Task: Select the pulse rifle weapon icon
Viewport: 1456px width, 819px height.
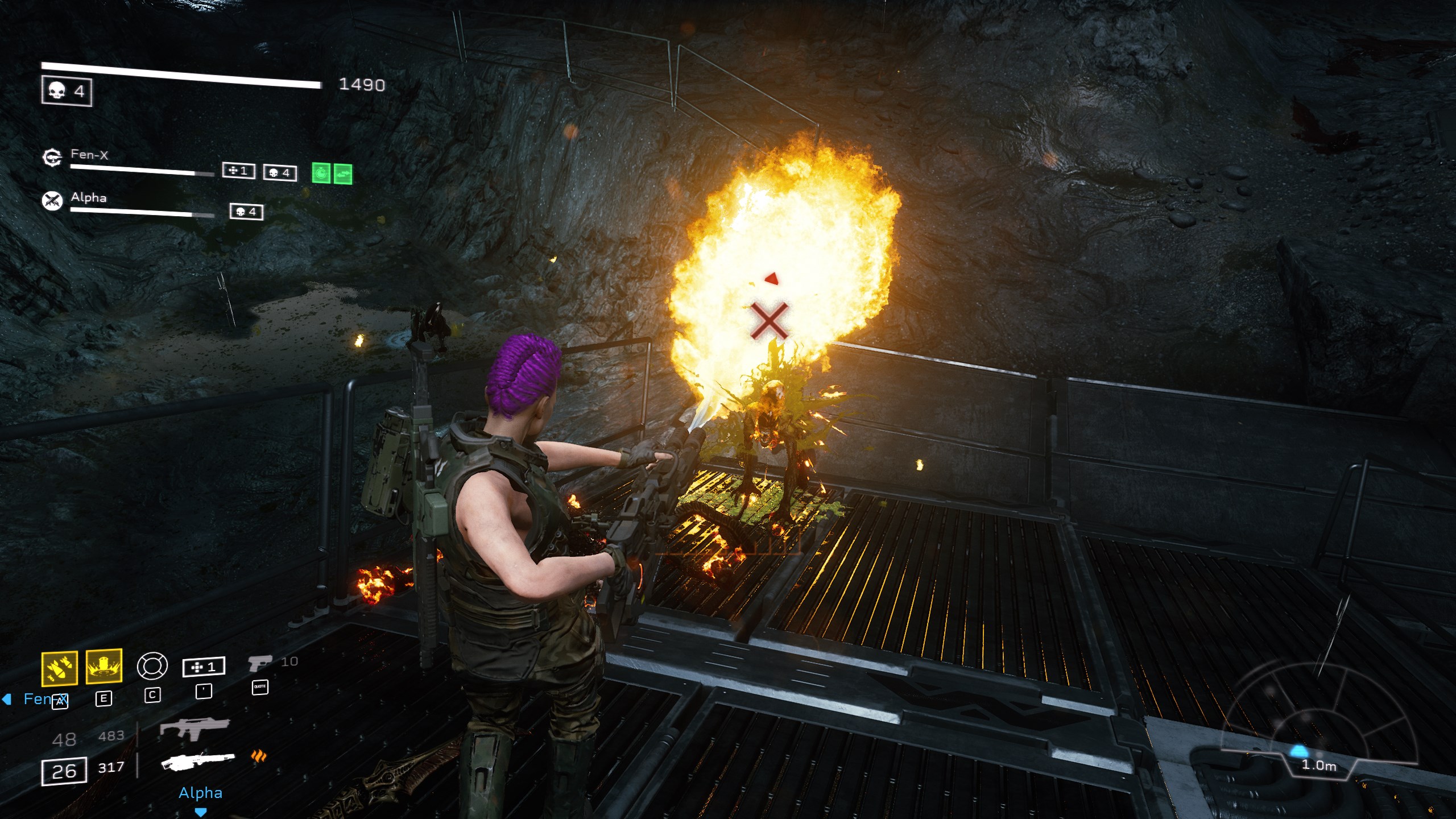Action: pyautogui.click(x=195, y=729)
